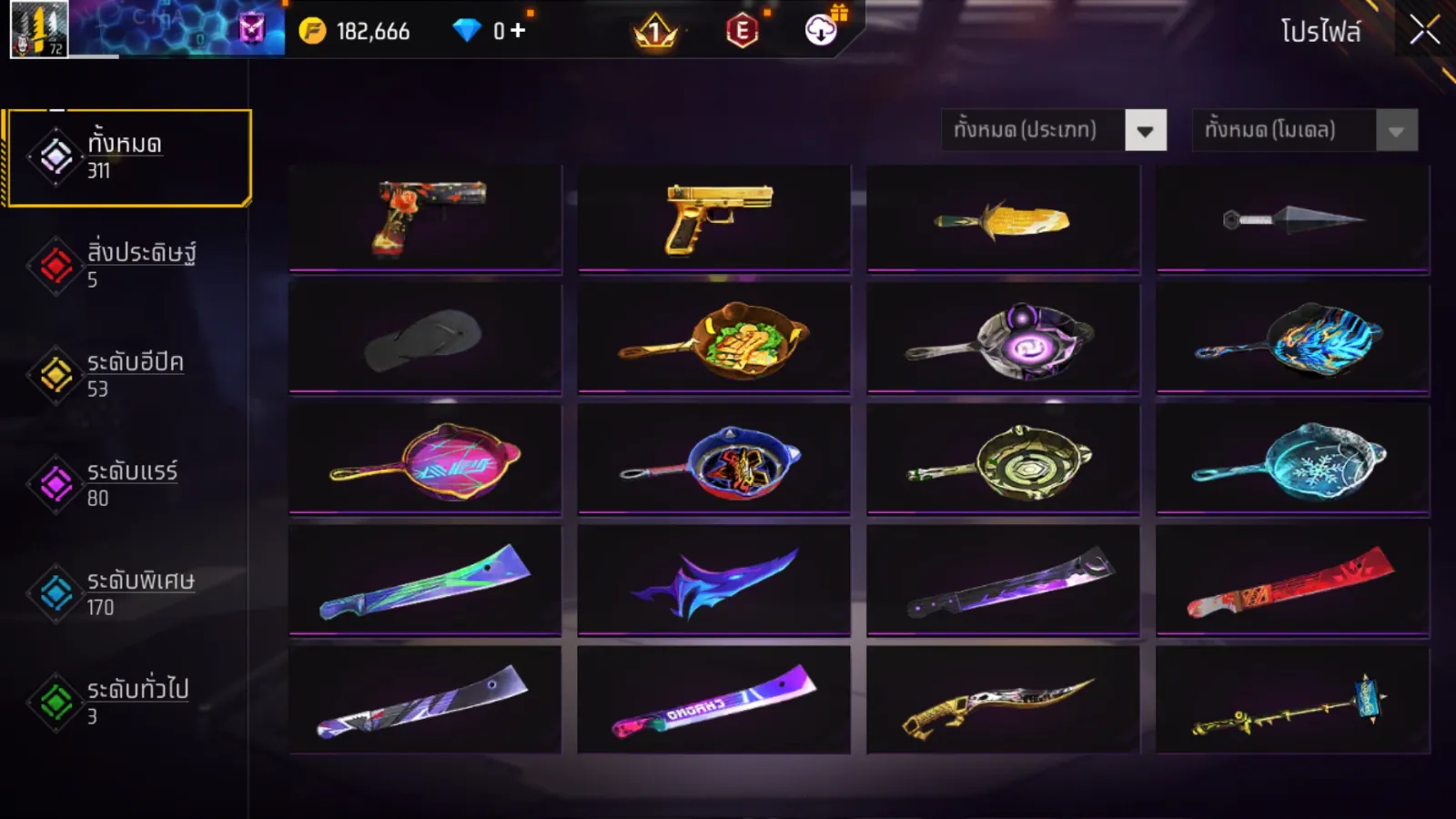Choose the food-filled frying pan skin
This screenshot has height=819, width=1456.
tap(714, 339)
